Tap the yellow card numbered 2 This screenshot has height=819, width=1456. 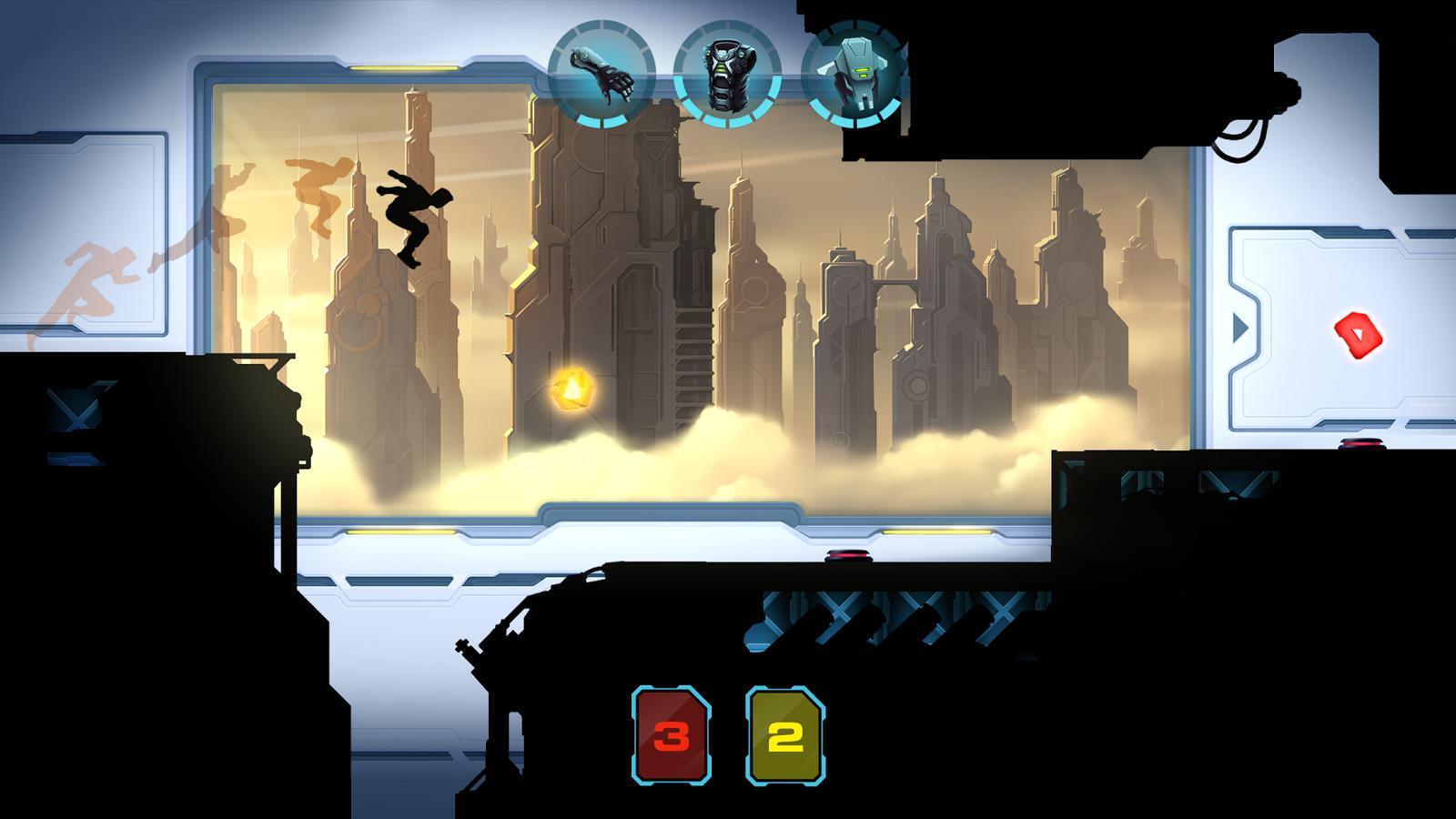pos(785,736)
